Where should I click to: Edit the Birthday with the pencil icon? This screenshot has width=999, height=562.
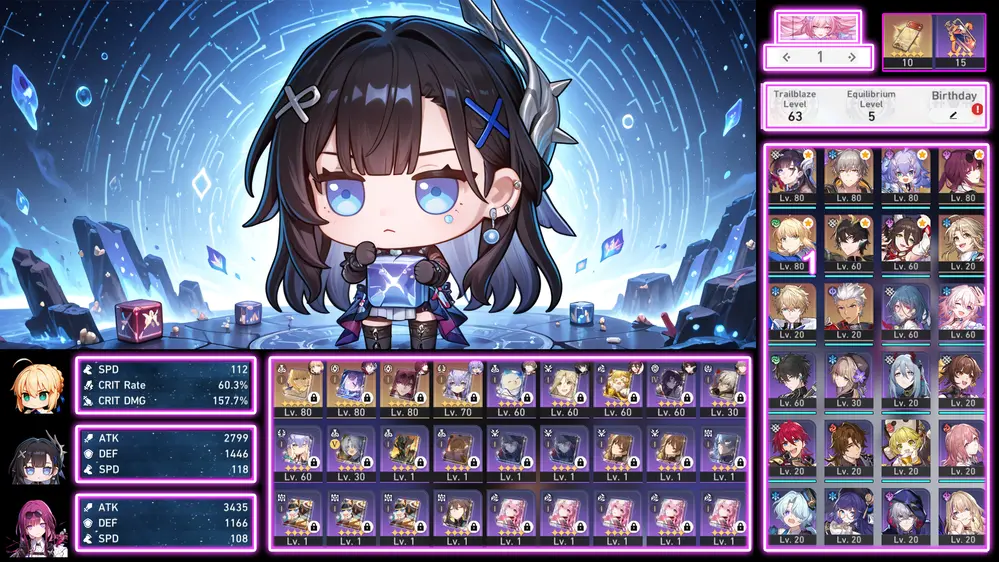click(x=953, y=116)
